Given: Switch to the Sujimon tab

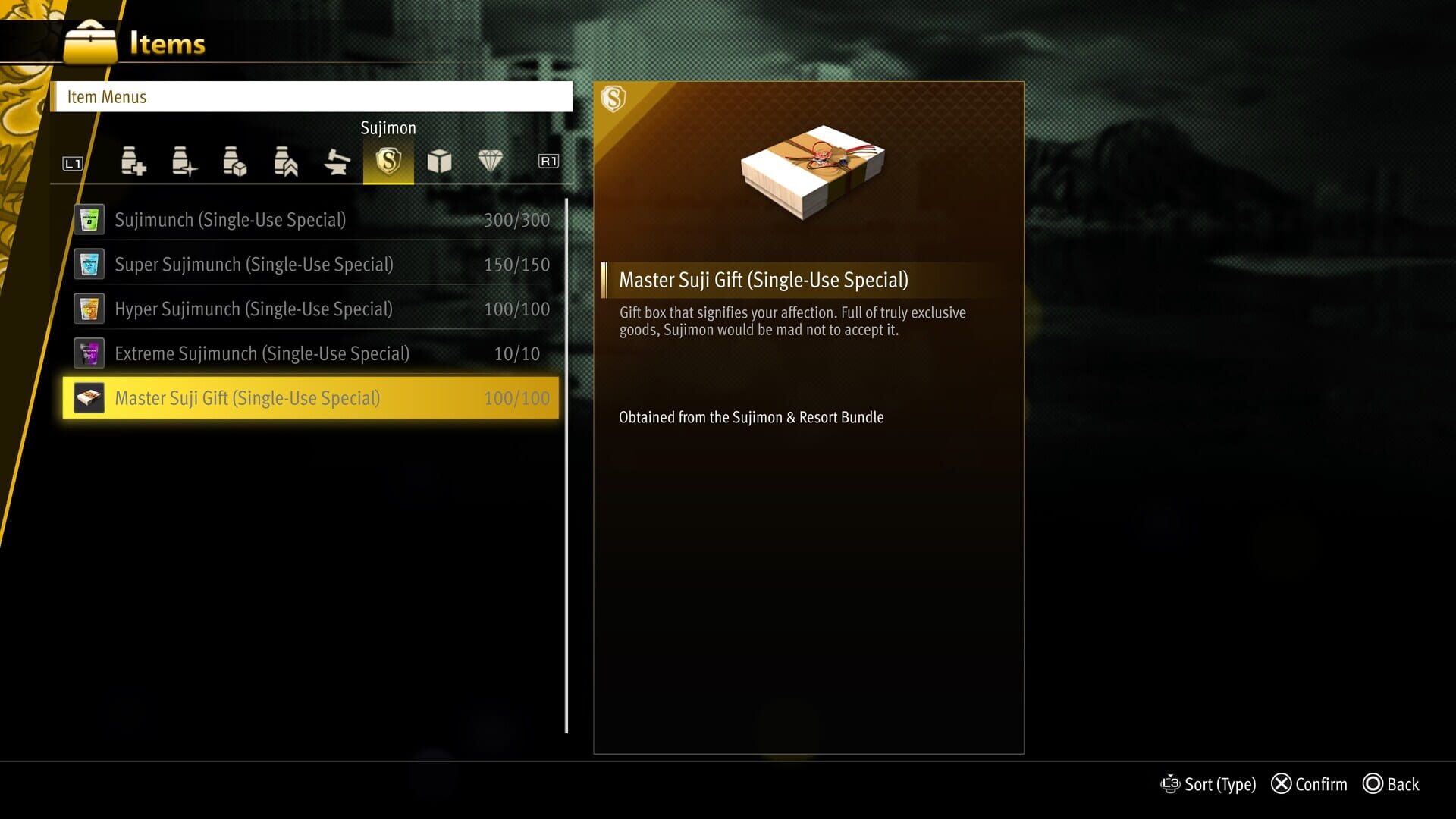Looking at the screenshot, I should (x=388, y=128).
